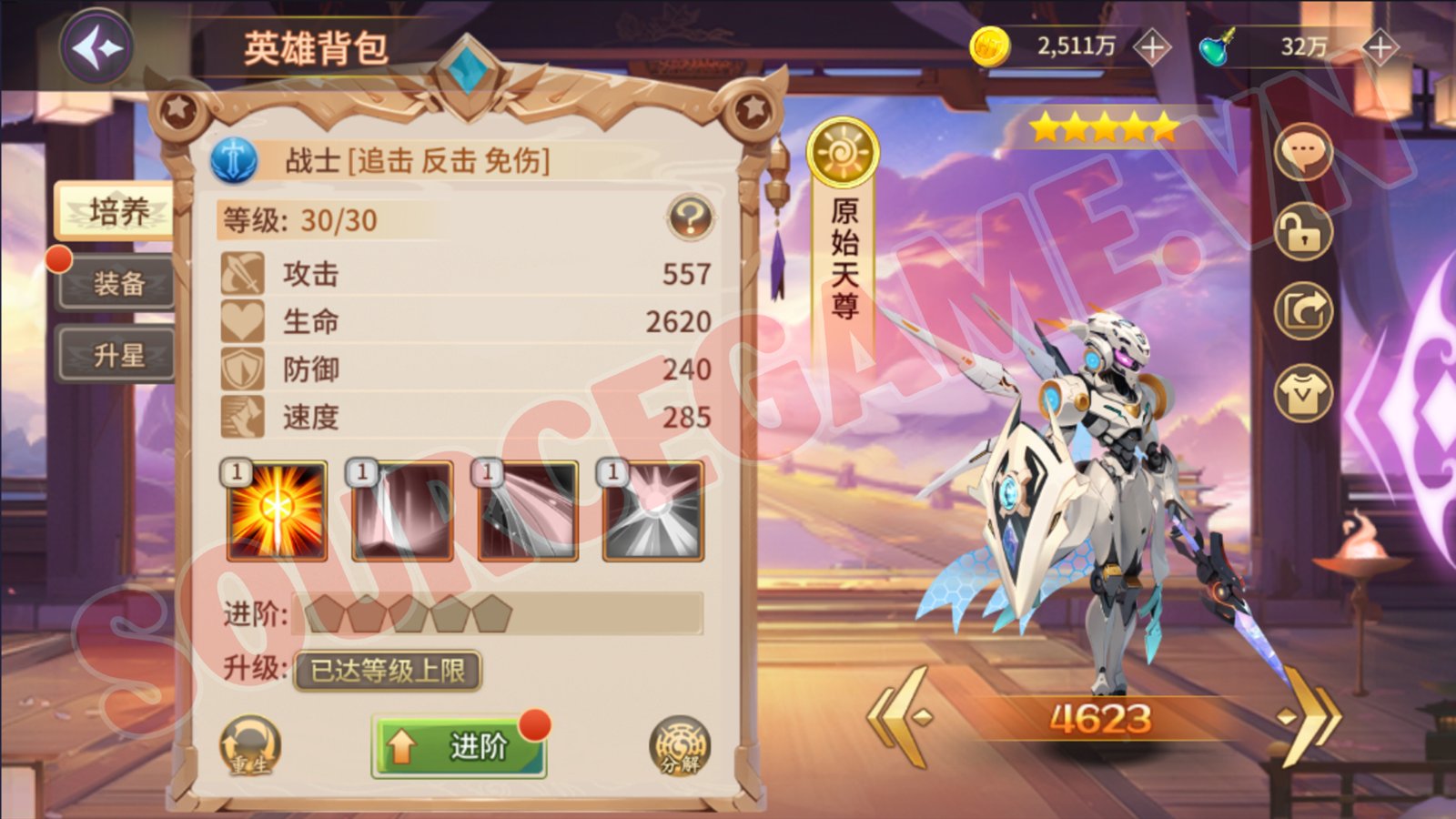Viewport: 1456px width, 819px height.
Task: Tap the 分解 decompose button
Action: pos(680,747)
